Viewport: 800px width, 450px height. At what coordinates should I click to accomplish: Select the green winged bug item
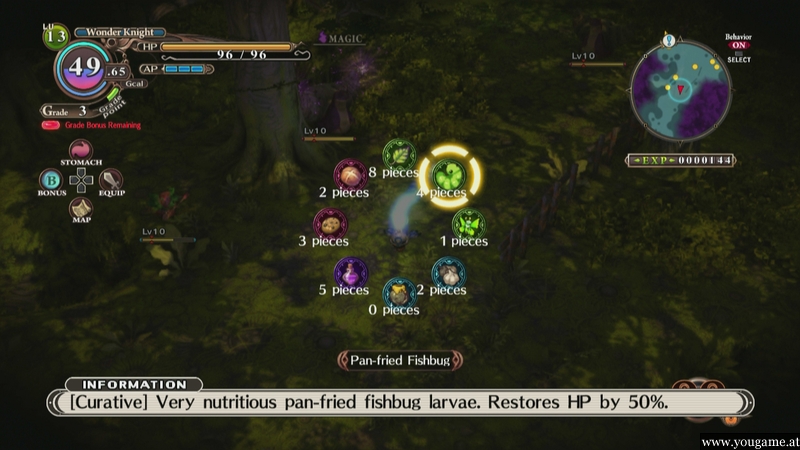pos(468,223)
